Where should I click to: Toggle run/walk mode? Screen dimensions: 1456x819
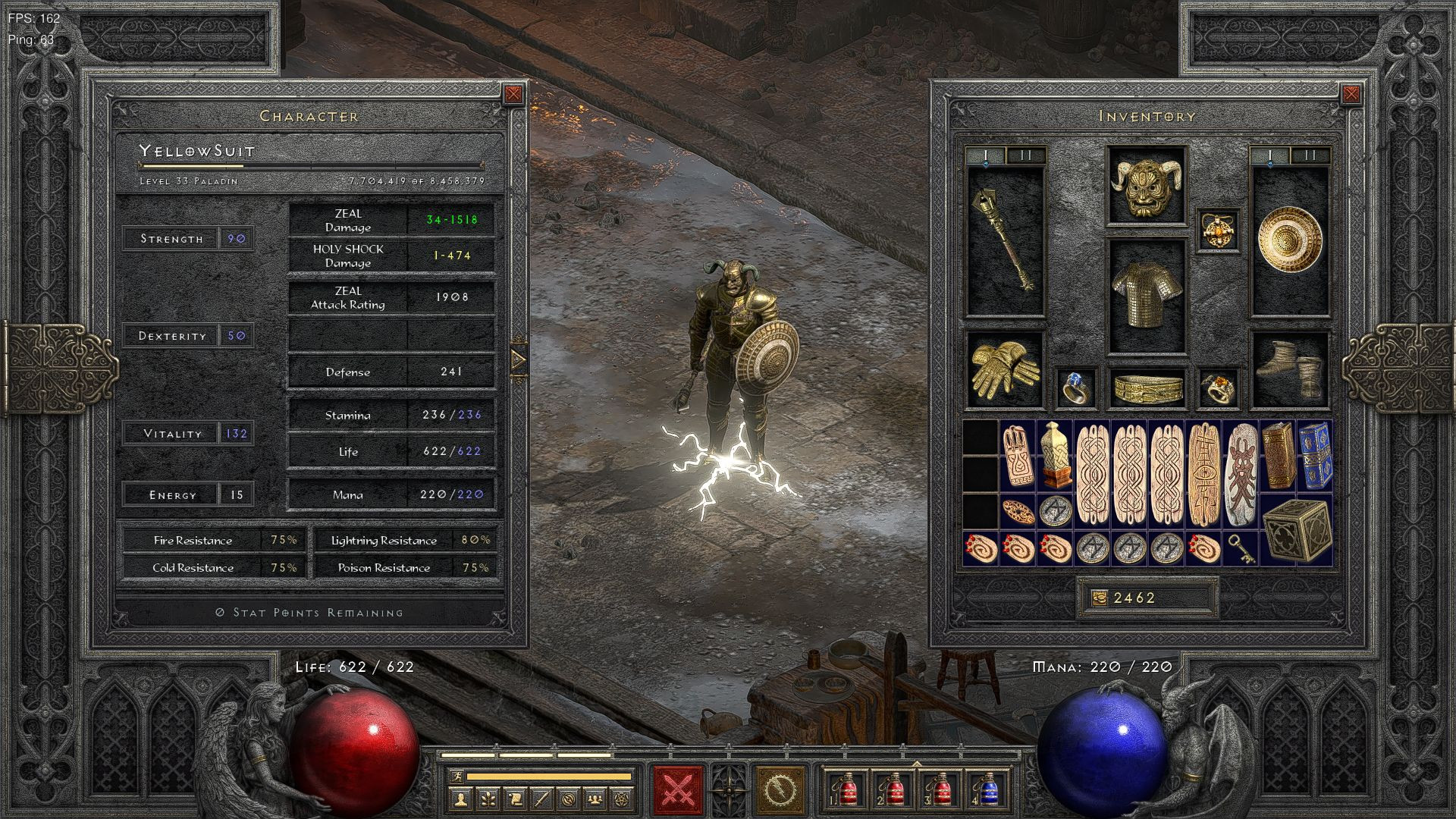tap(458, 777)
